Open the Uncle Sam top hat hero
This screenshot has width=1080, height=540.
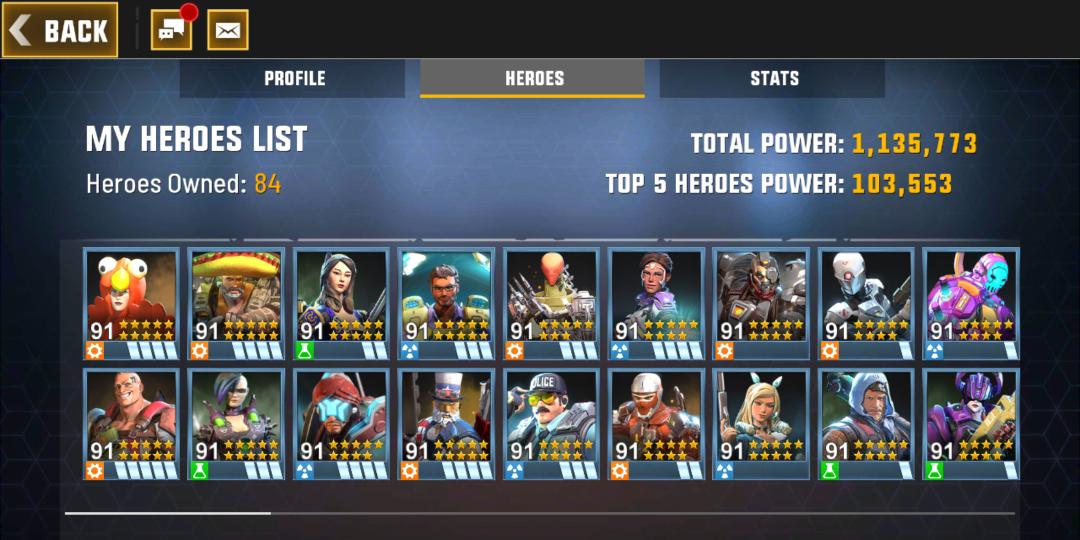point(446,424)
